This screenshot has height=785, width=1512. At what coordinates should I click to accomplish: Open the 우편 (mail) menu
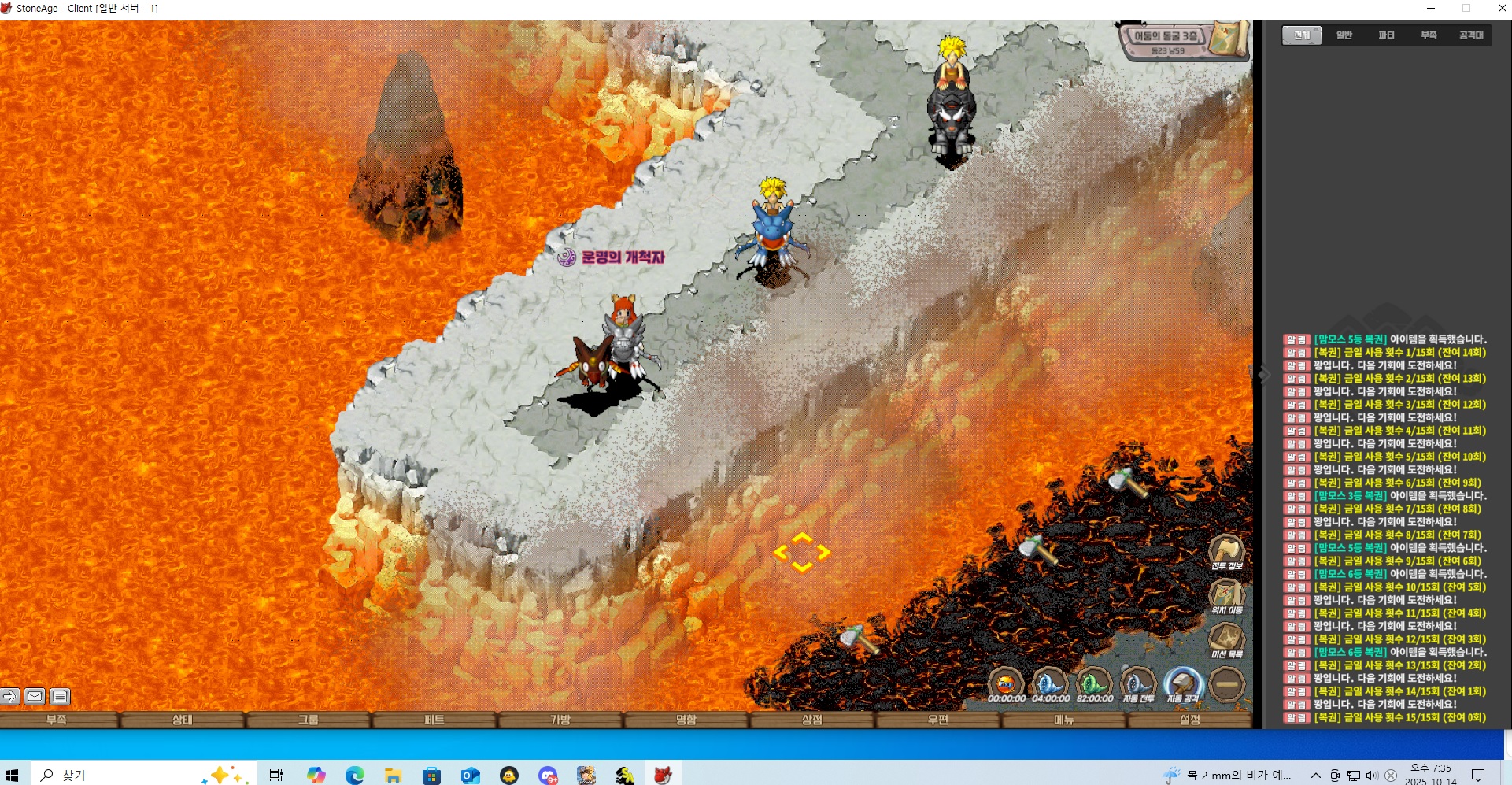click(938, 720)
